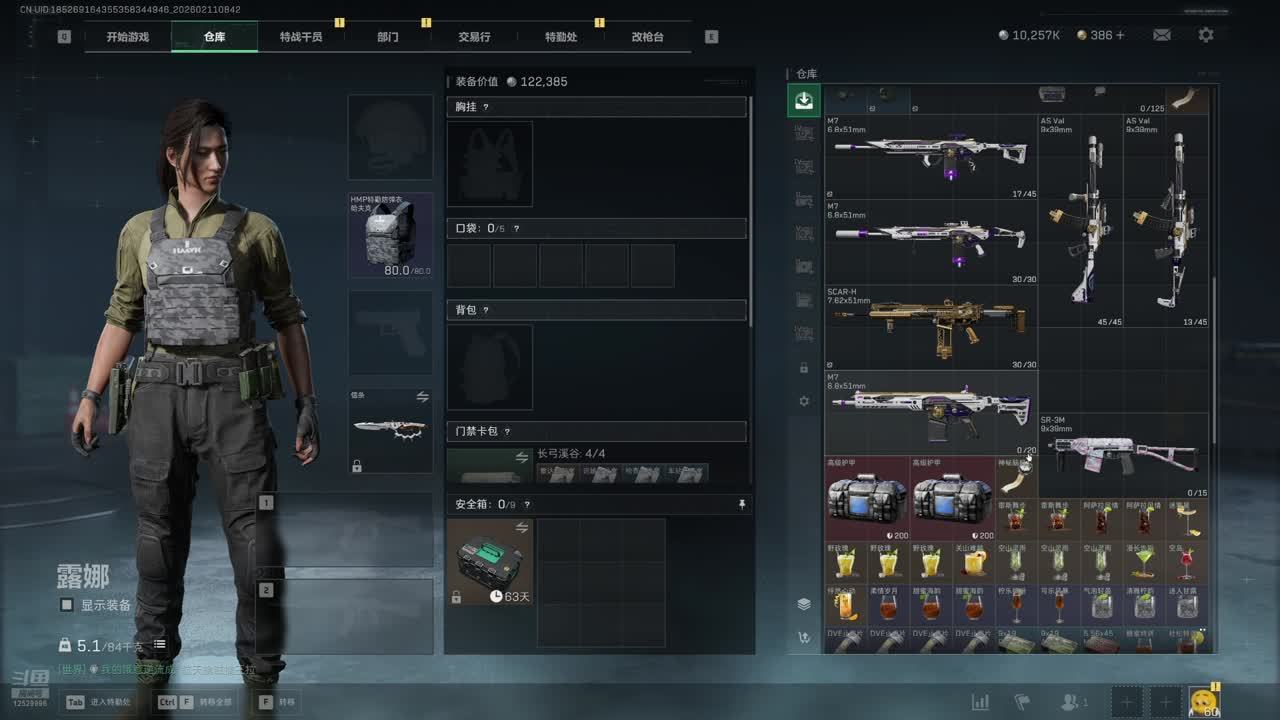Go to the 部门 tab
This screenshot has width=1280, height=720.
pos(388,37)
